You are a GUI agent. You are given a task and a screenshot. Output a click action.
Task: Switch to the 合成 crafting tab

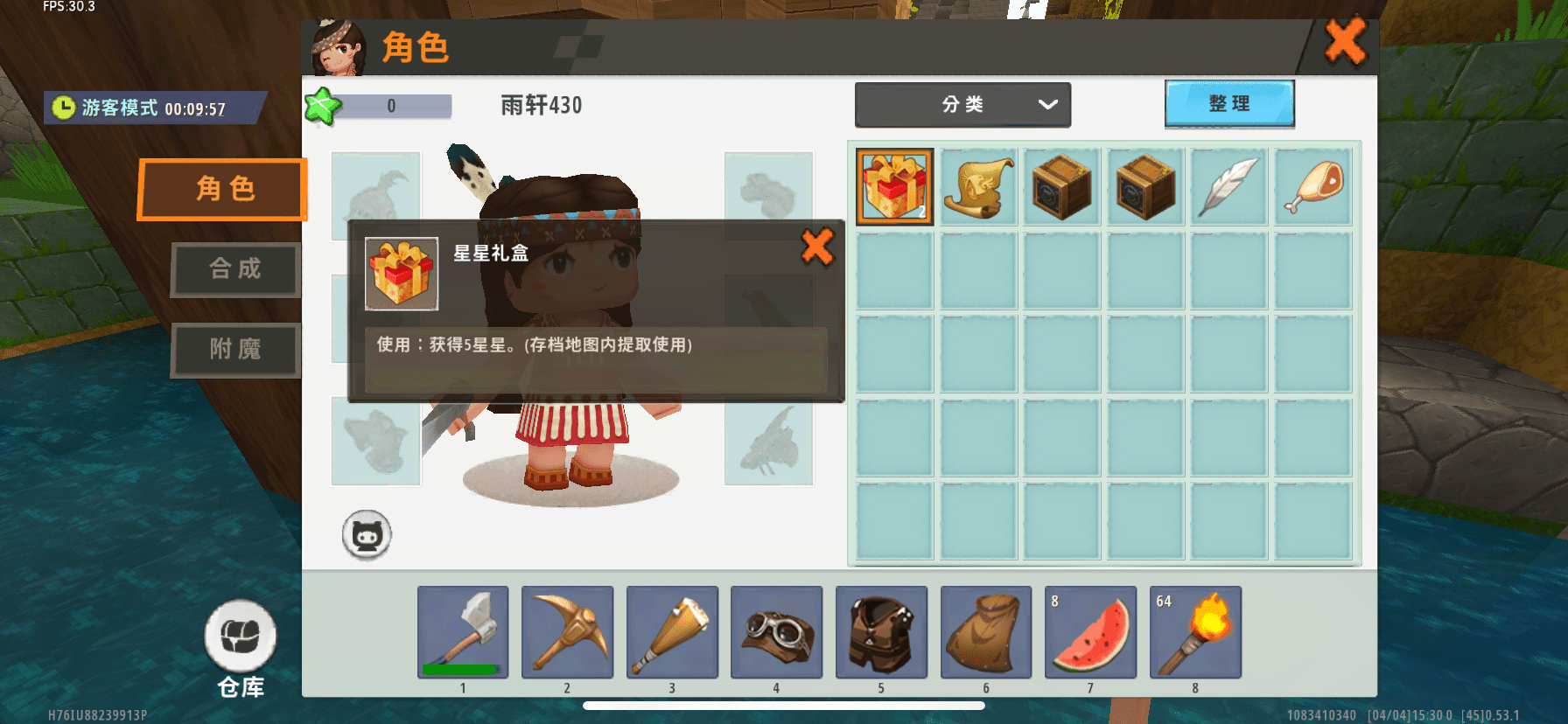[234, 270]
